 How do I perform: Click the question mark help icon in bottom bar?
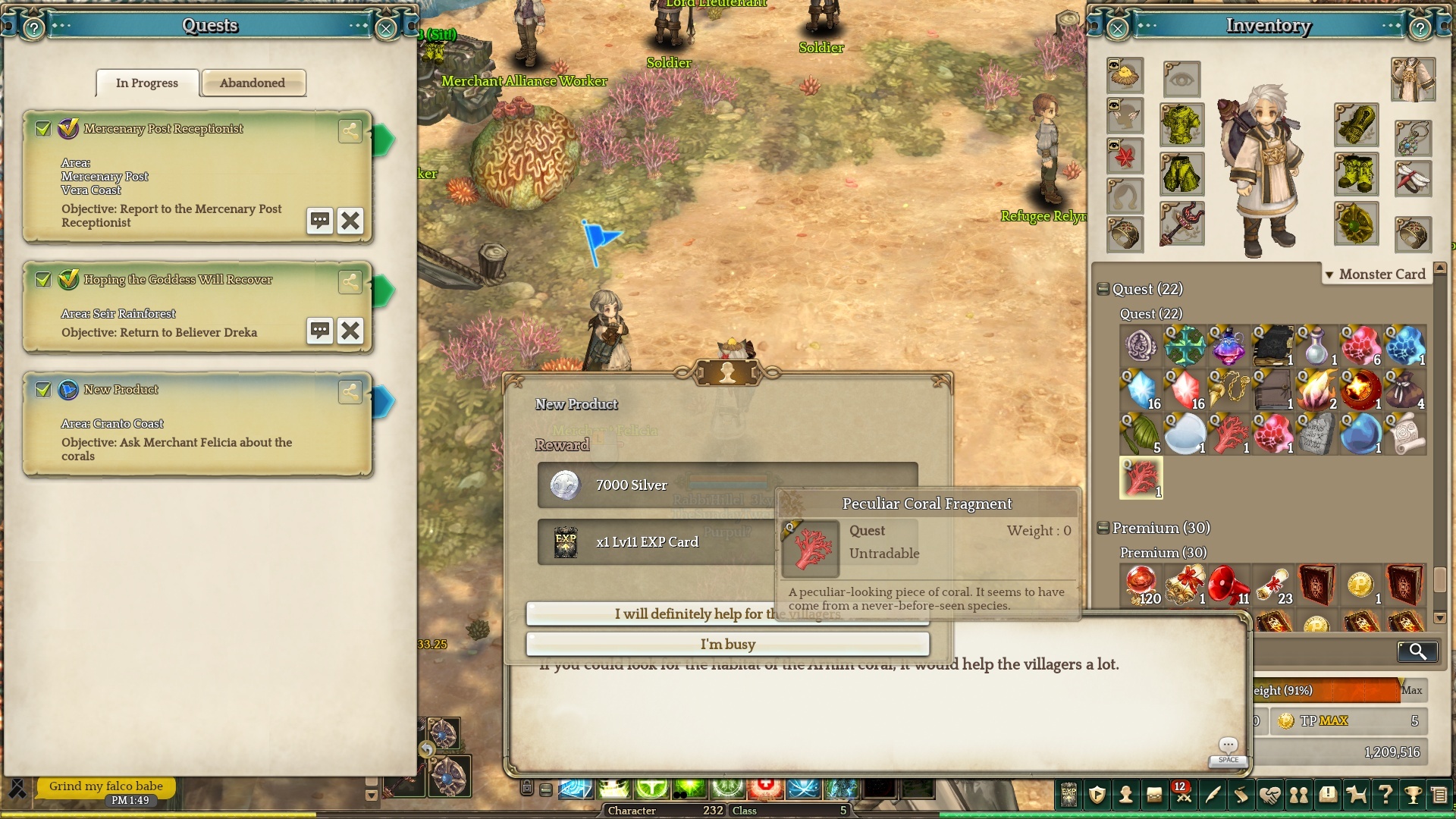(1385, 795)
